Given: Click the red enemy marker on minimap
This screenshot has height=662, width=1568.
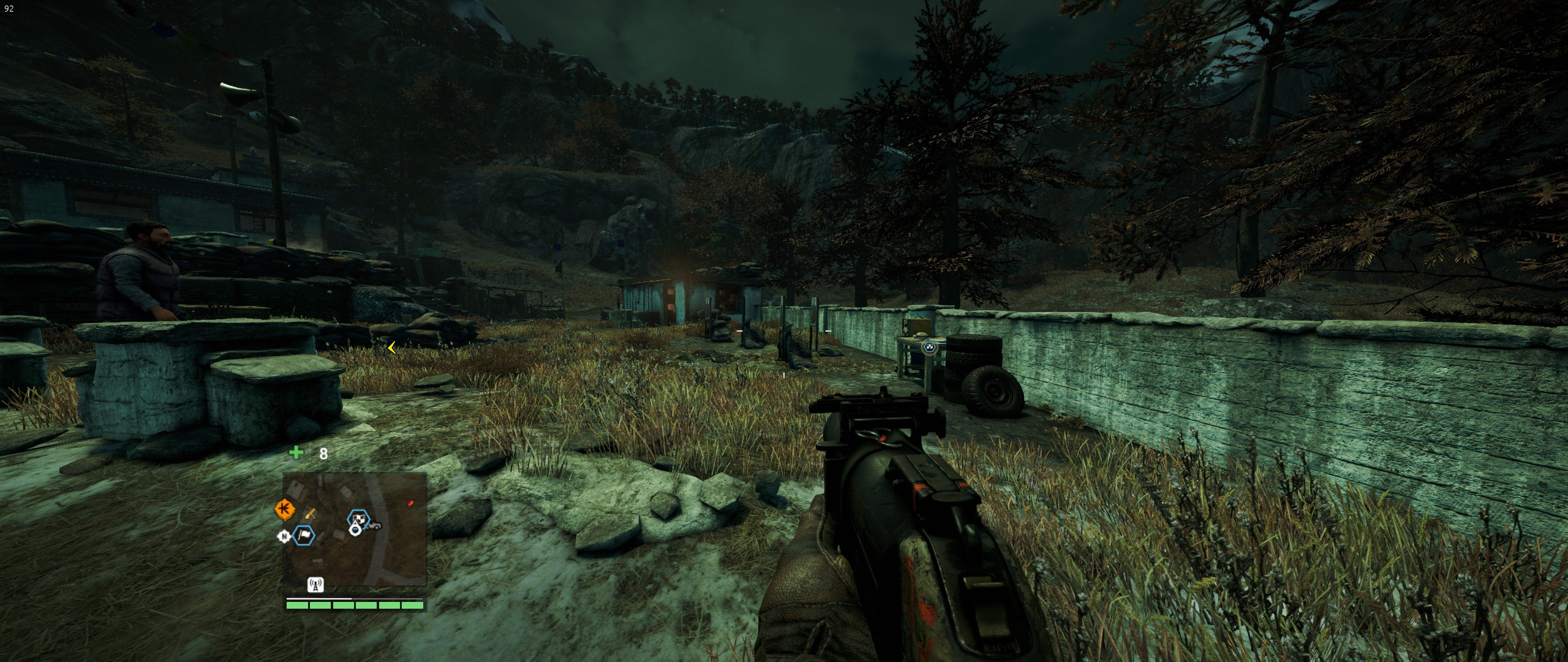Looking at the screenshot, I should [x=410, y=503].
